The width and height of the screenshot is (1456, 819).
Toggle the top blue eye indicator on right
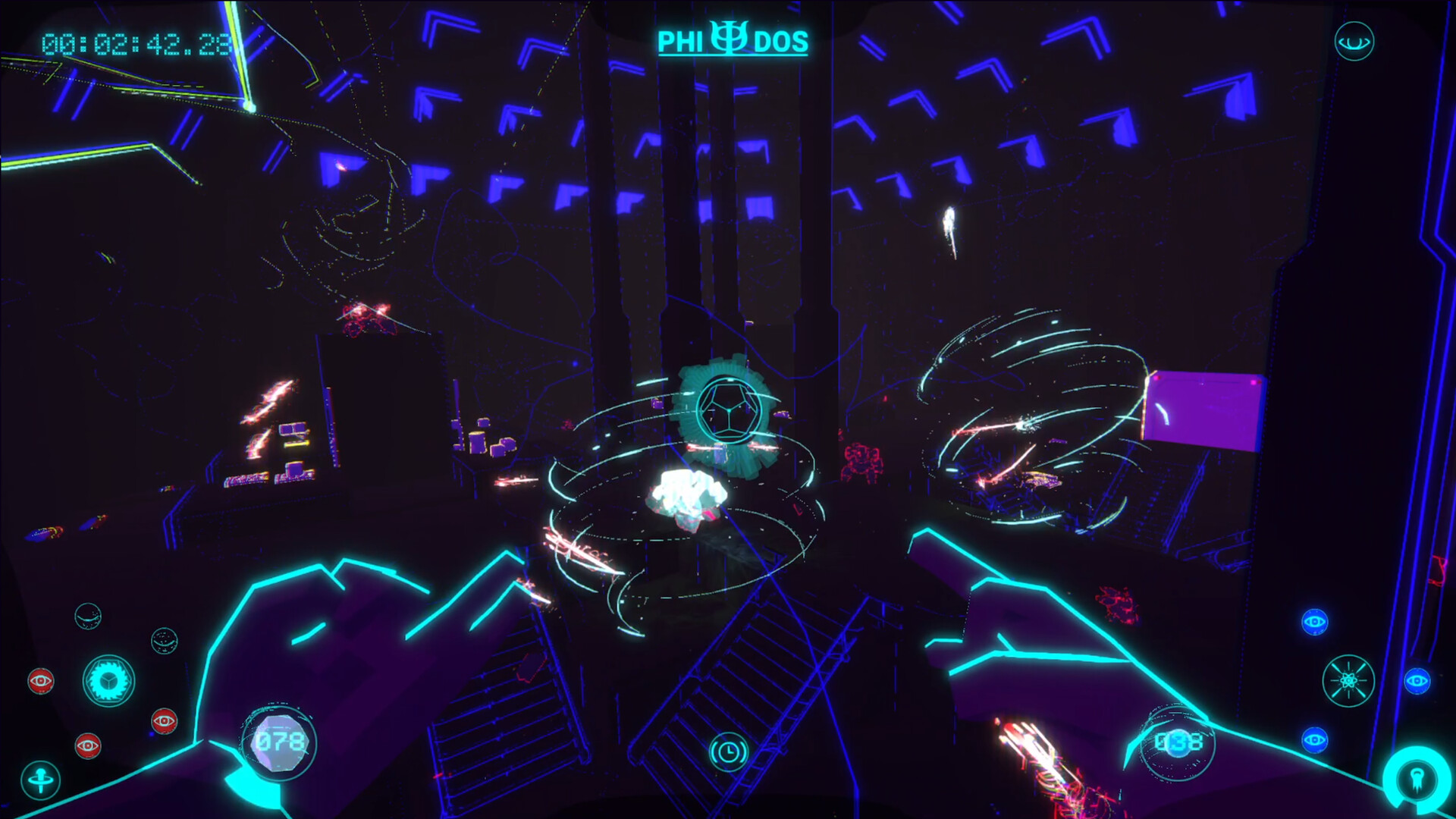point(1315,622)
